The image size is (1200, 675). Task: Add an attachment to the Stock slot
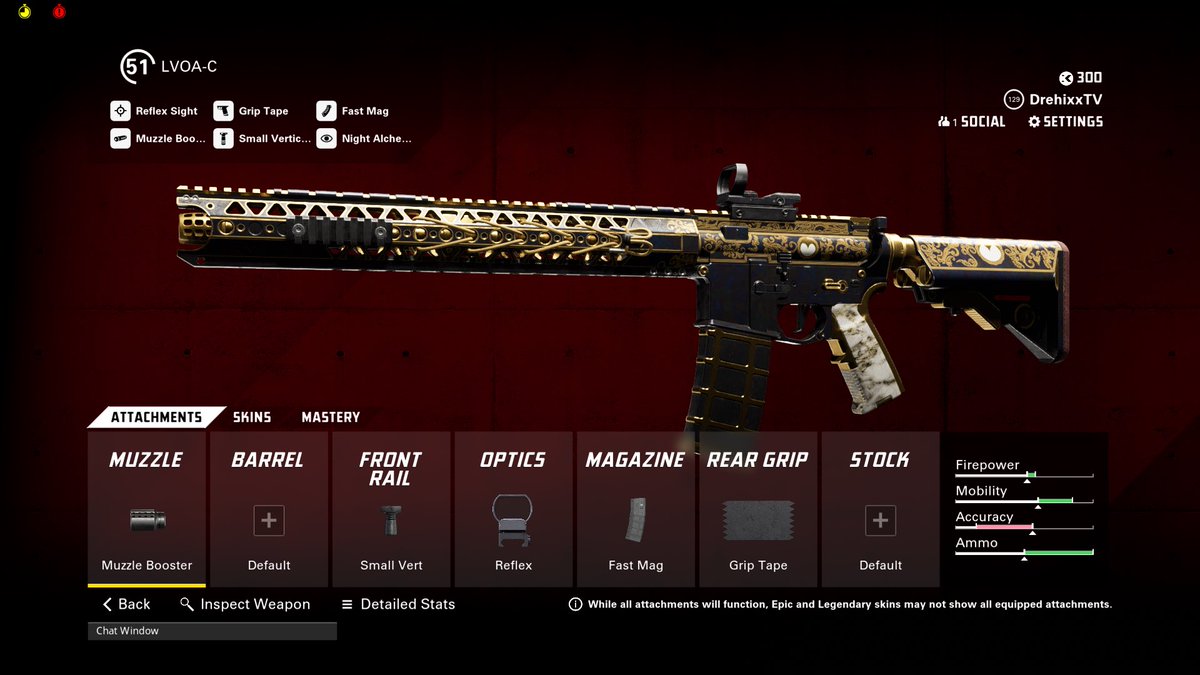click(880, 509)
